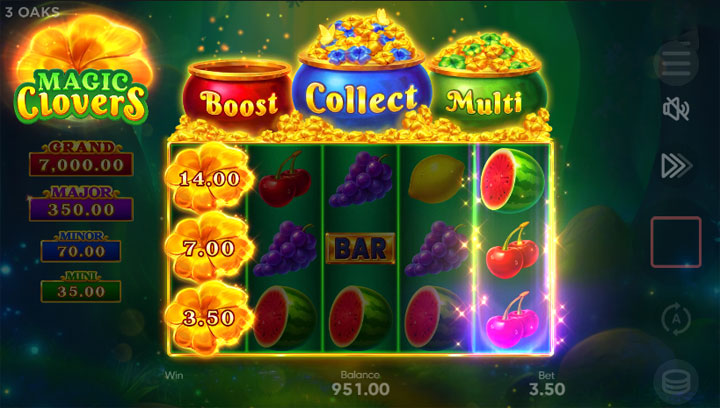The height and width of the screenshot is (408, 720).
Task: Open bet settings via the coin stack icon
Action: (676, 381)
